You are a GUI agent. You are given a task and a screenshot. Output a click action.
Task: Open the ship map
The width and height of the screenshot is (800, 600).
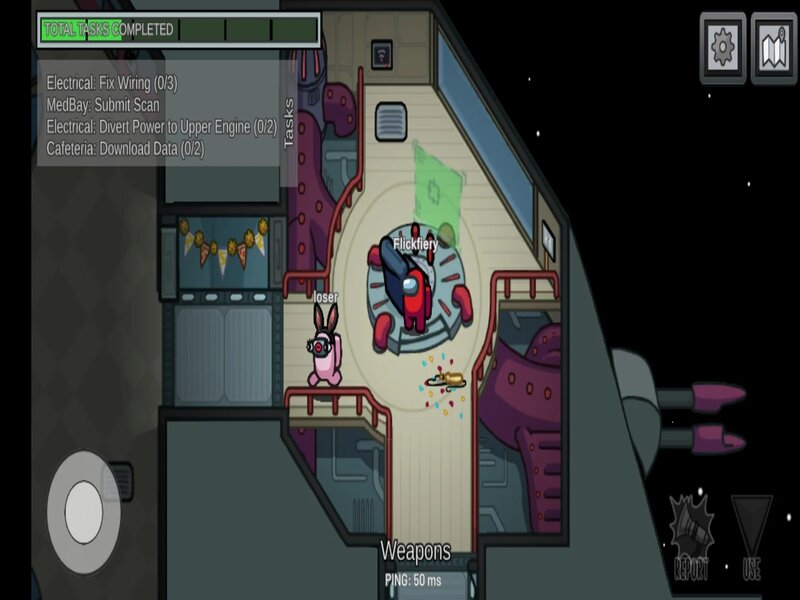773,47
